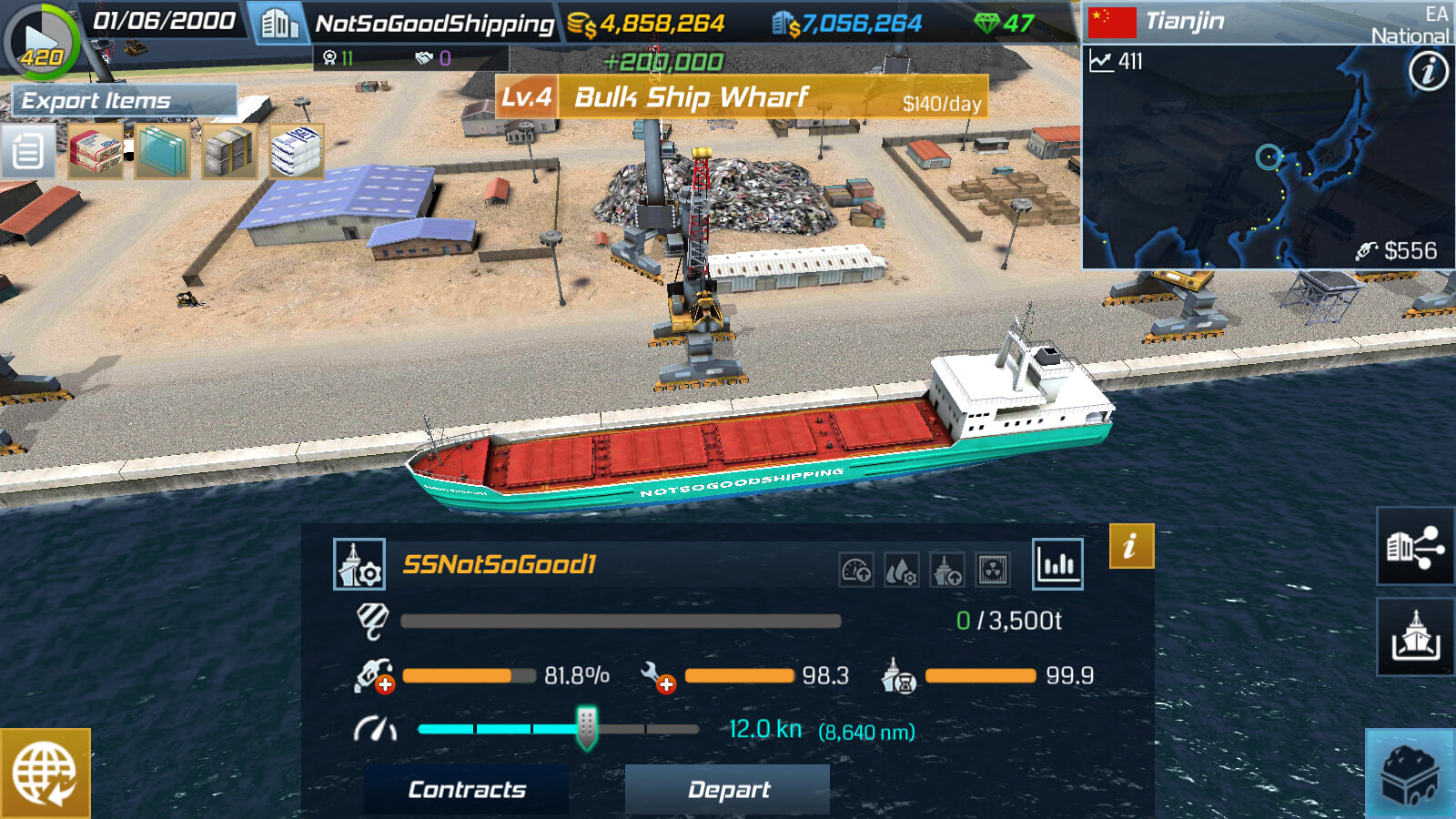Adjust the ship speed slider handle
The width and height of the screenshot is (1456, 819).
click(587, 728)
